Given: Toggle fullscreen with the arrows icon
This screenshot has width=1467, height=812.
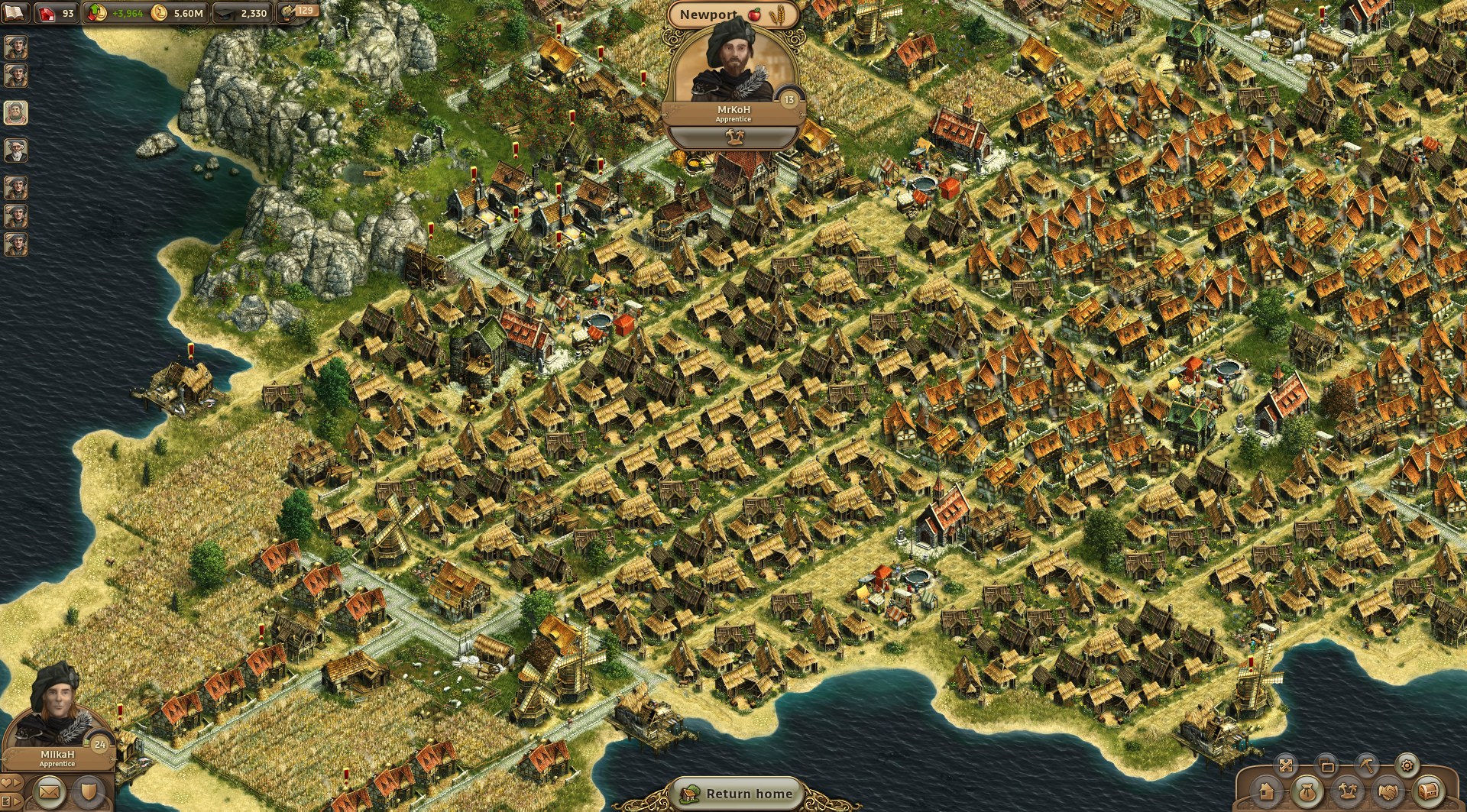Looking at the screenshot, I should [x=1286, y=765].
